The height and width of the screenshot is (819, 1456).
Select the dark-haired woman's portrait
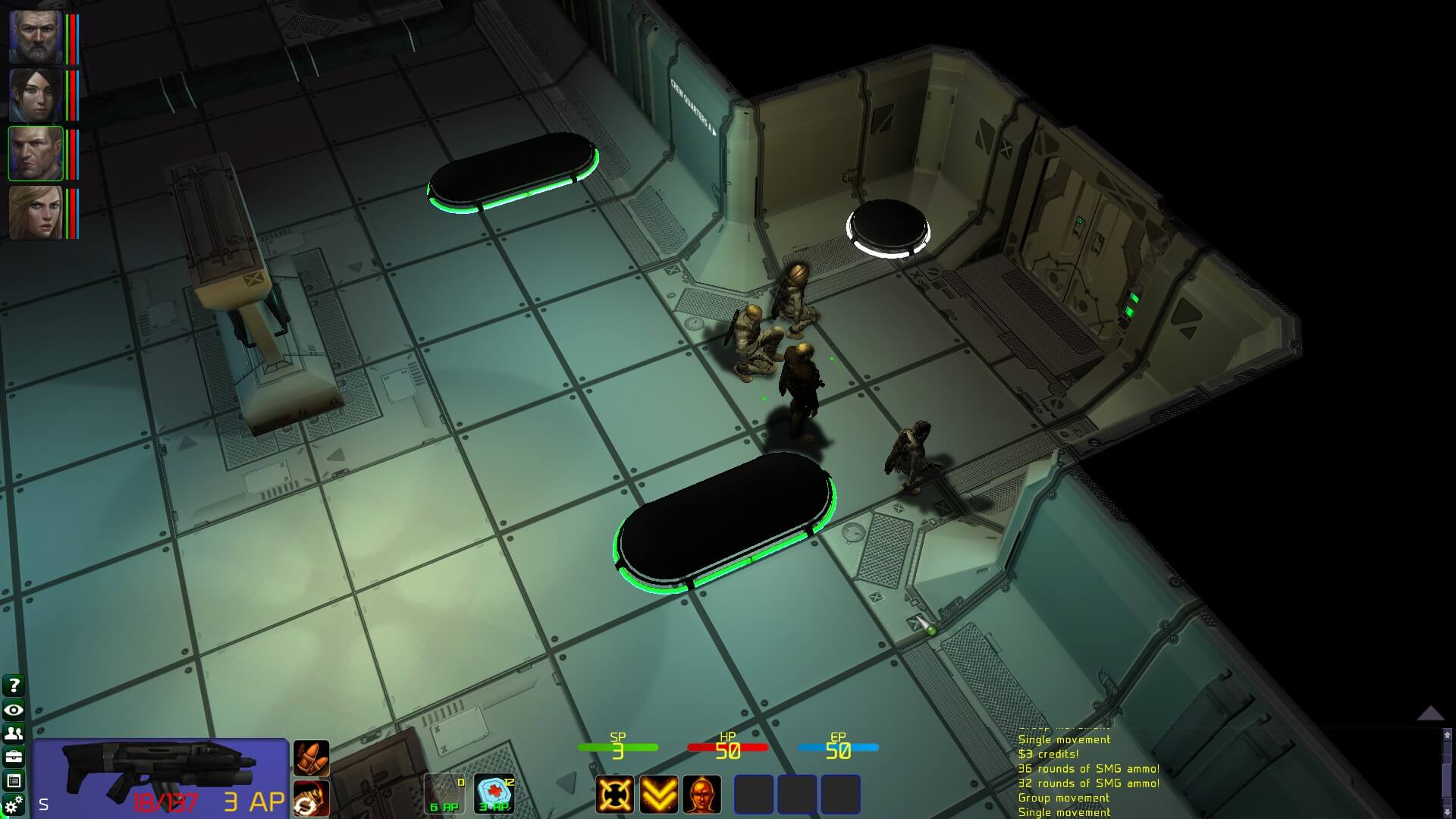(x=36, y=95)
